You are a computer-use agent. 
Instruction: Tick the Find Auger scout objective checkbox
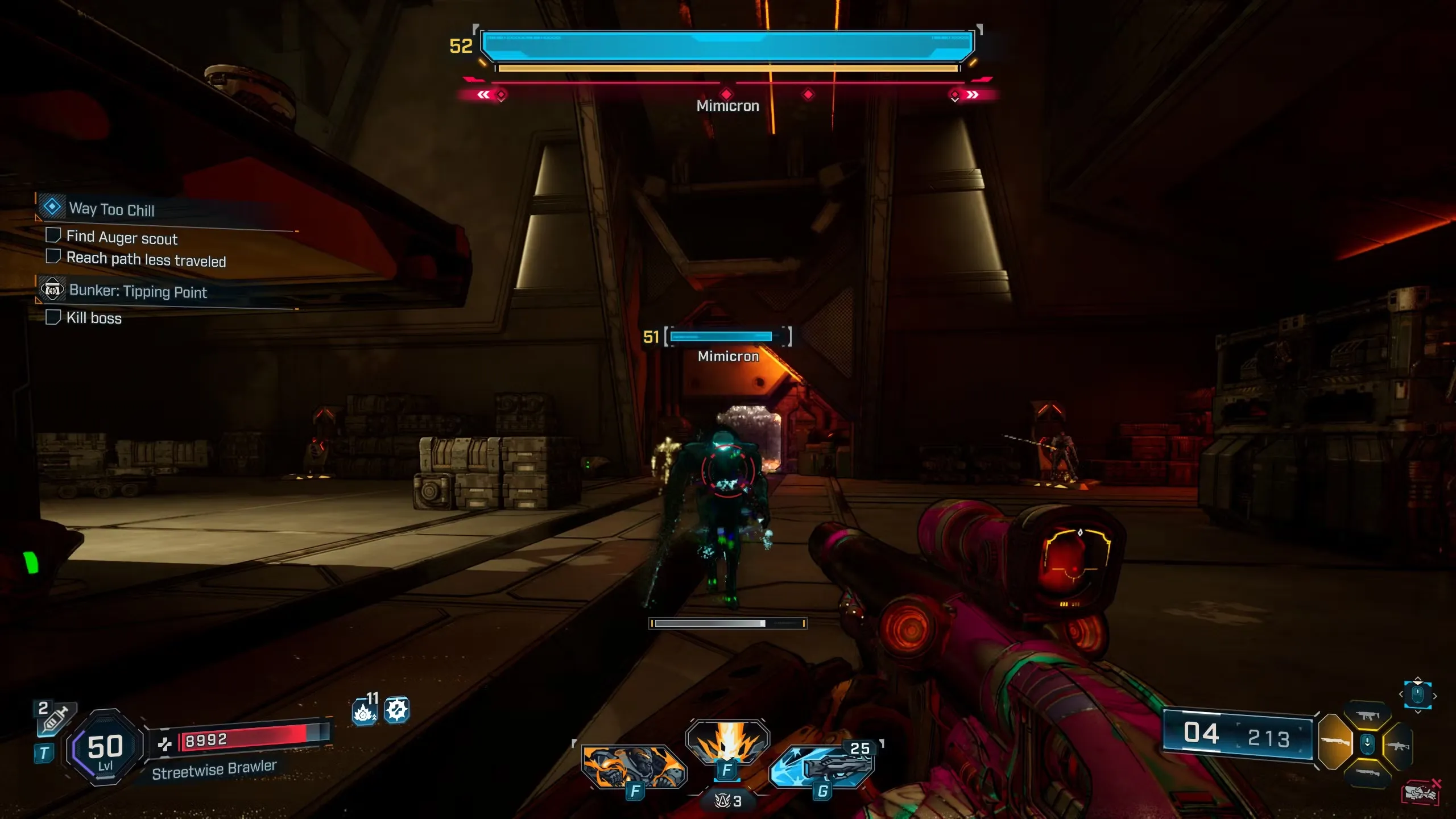point(53,235)
